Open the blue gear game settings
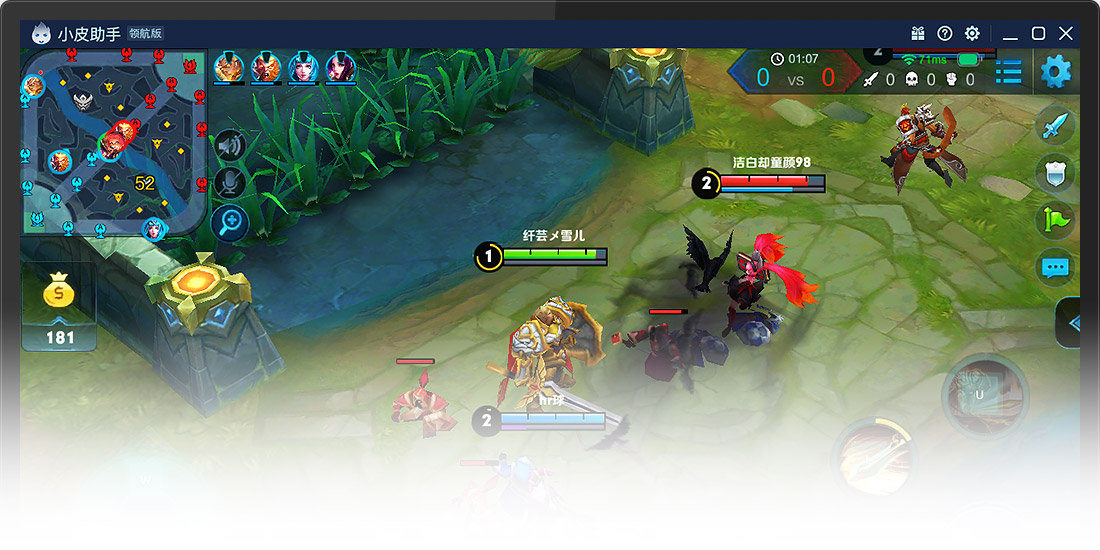 coord(1056,71)
